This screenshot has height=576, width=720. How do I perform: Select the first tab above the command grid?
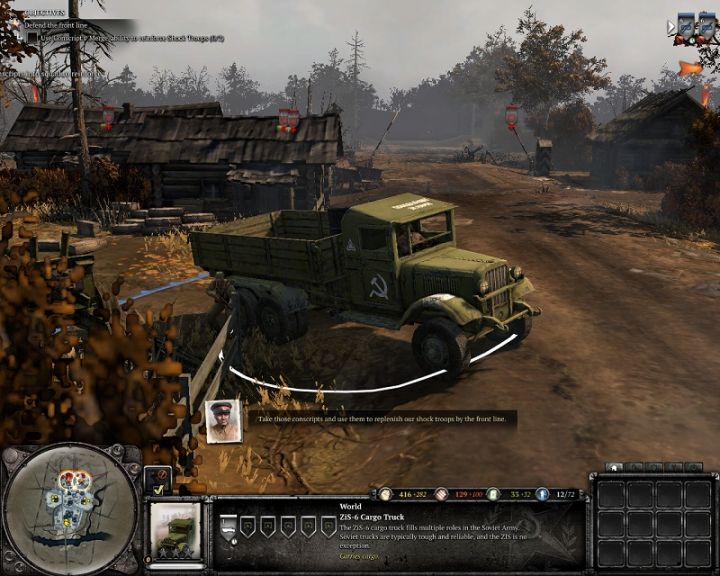(x=614, y=467)
